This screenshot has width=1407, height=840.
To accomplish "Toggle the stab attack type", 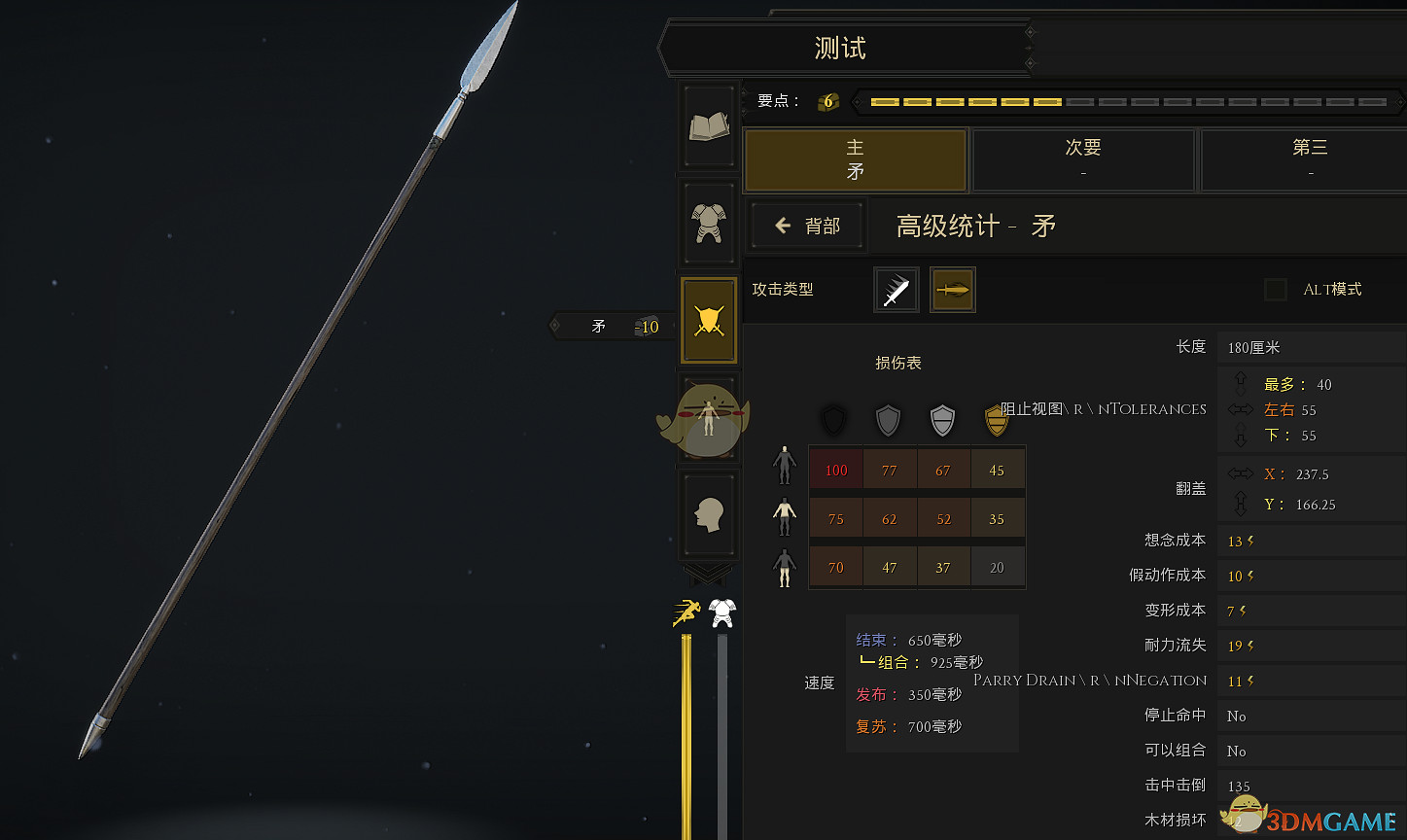I will (952, 289).
